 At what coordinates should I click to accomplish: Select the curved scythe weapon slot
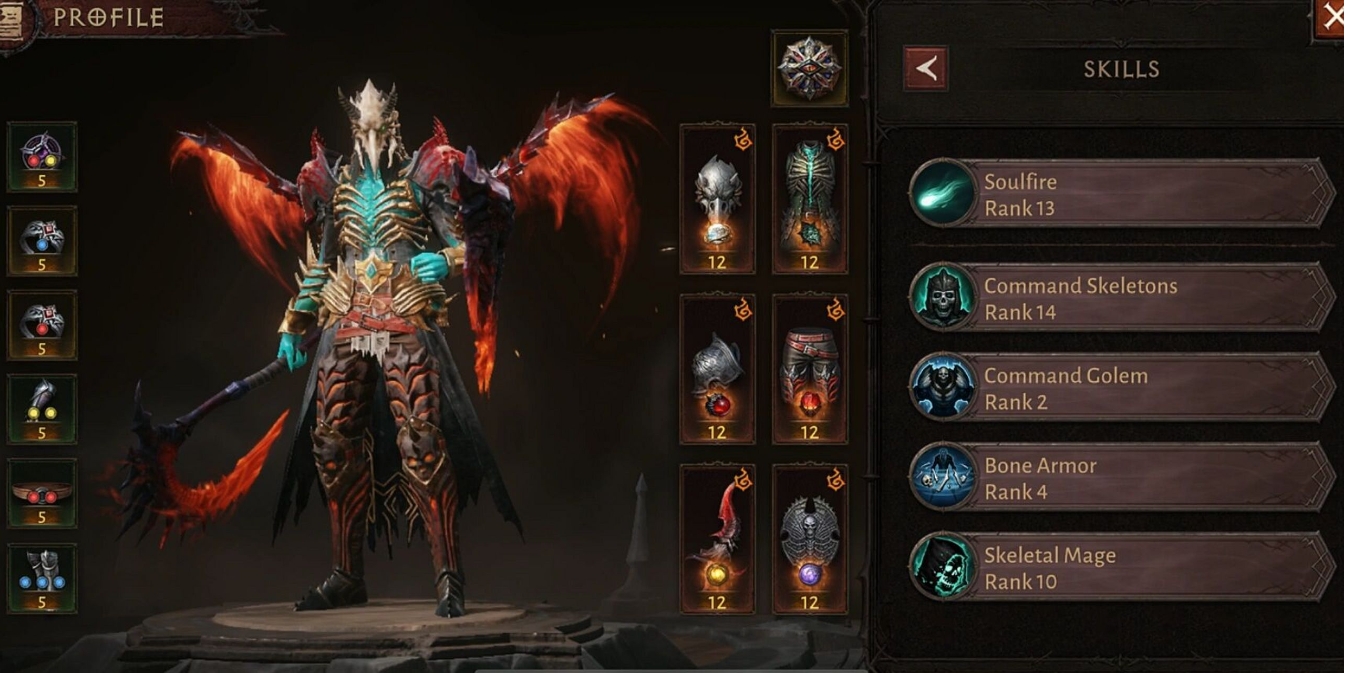click(x=717, y=539)
